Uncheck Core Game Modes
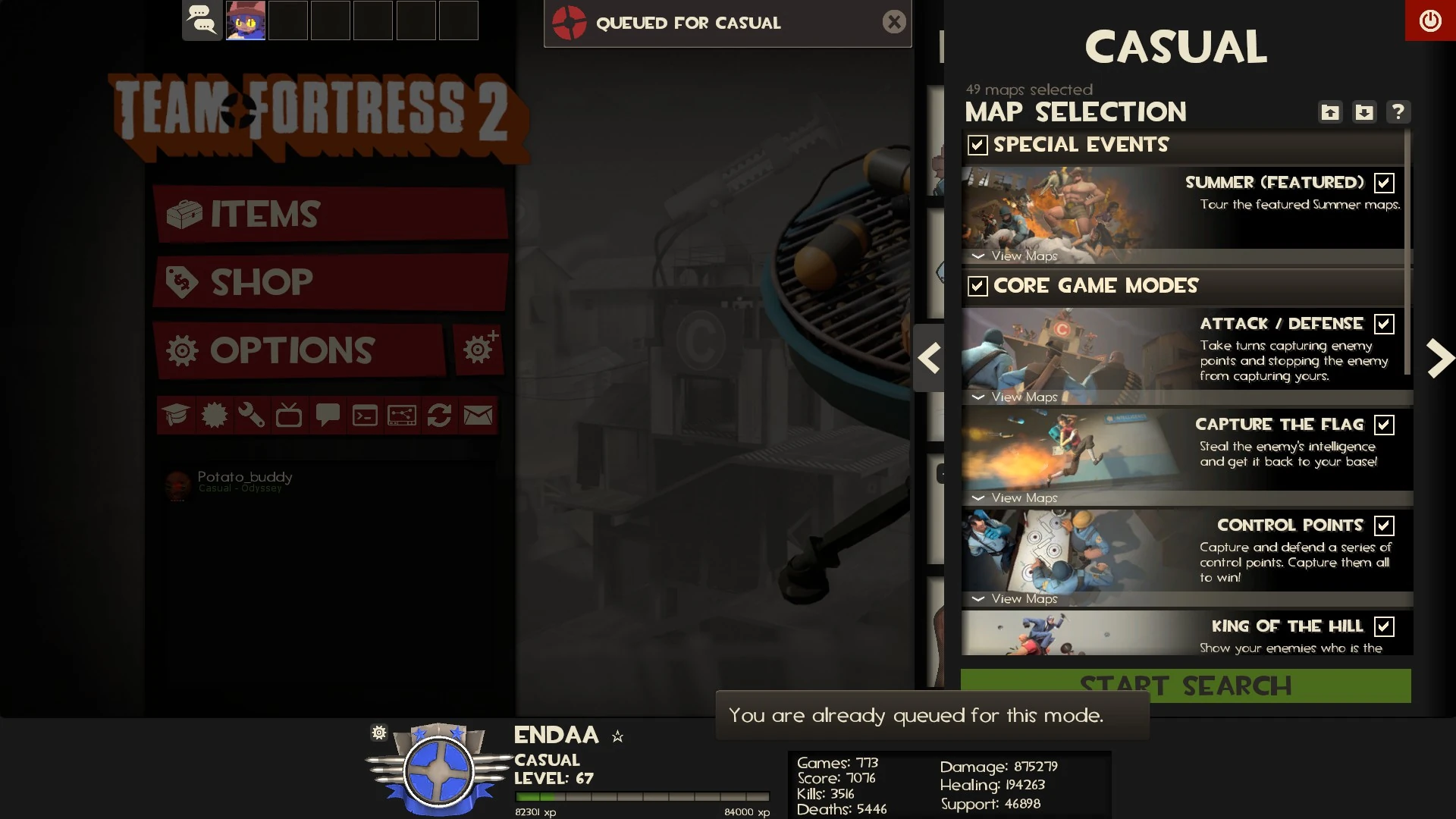1456x819 pixels. [977, 286]
